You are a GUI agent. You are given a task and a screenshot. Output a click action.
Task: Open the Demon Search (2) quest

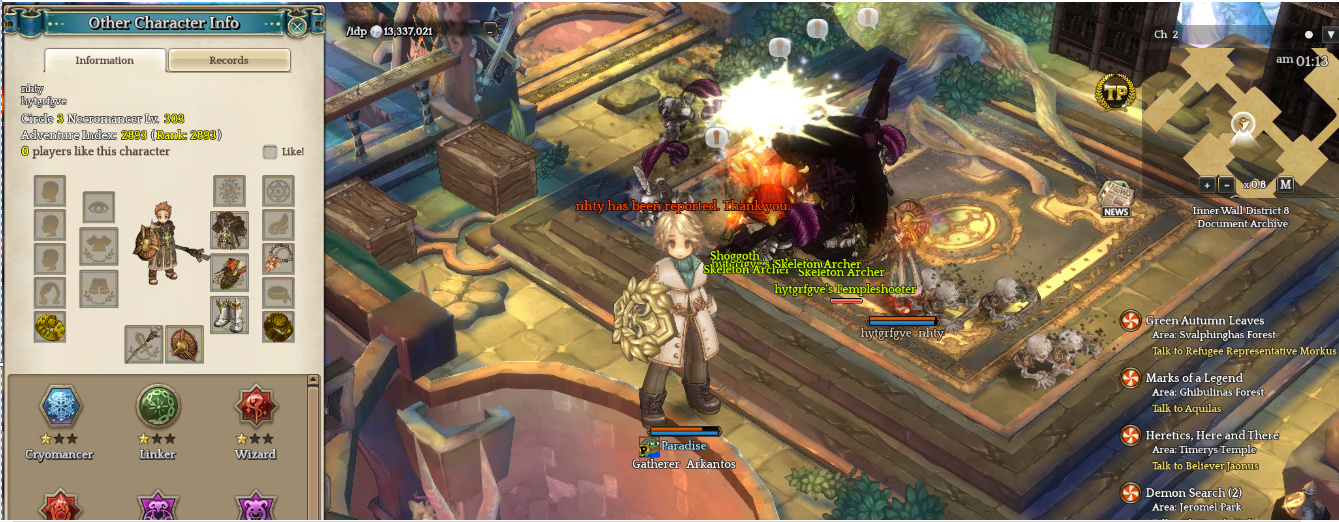(x=1193, y=493)
